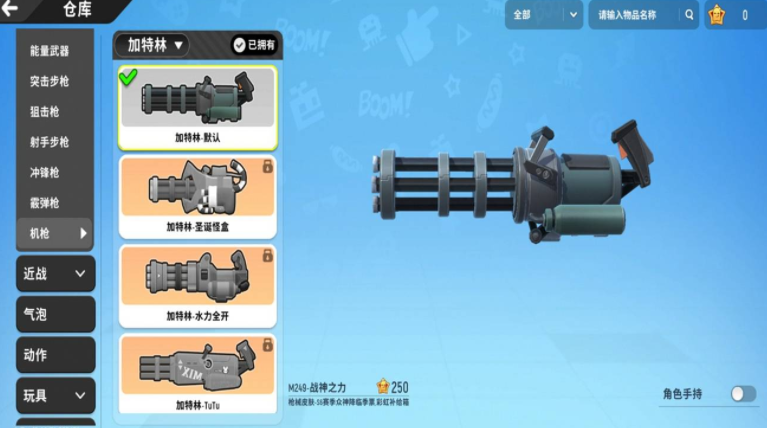Select the 能量武器 weapon category

[x=50, y=51]
